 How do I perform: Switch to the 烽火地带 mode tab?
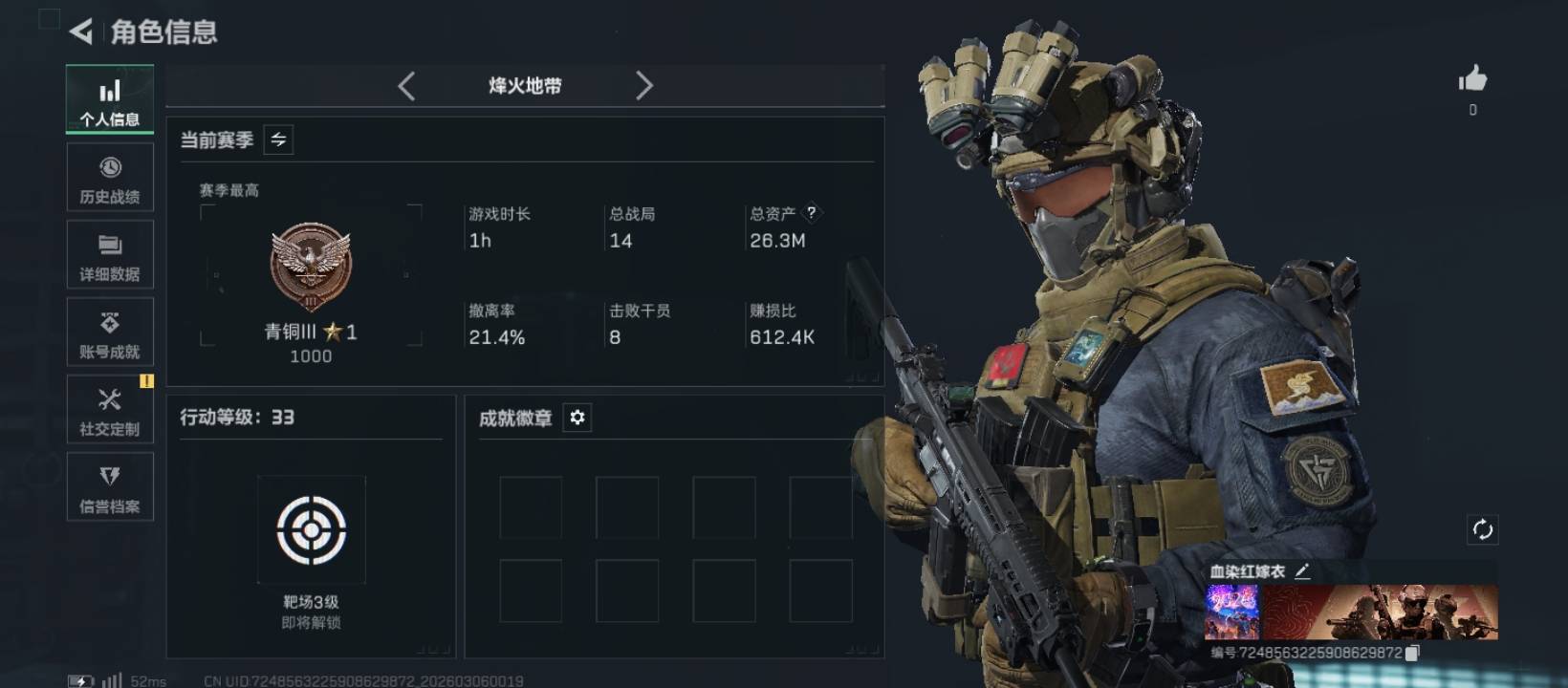point(525,85)
